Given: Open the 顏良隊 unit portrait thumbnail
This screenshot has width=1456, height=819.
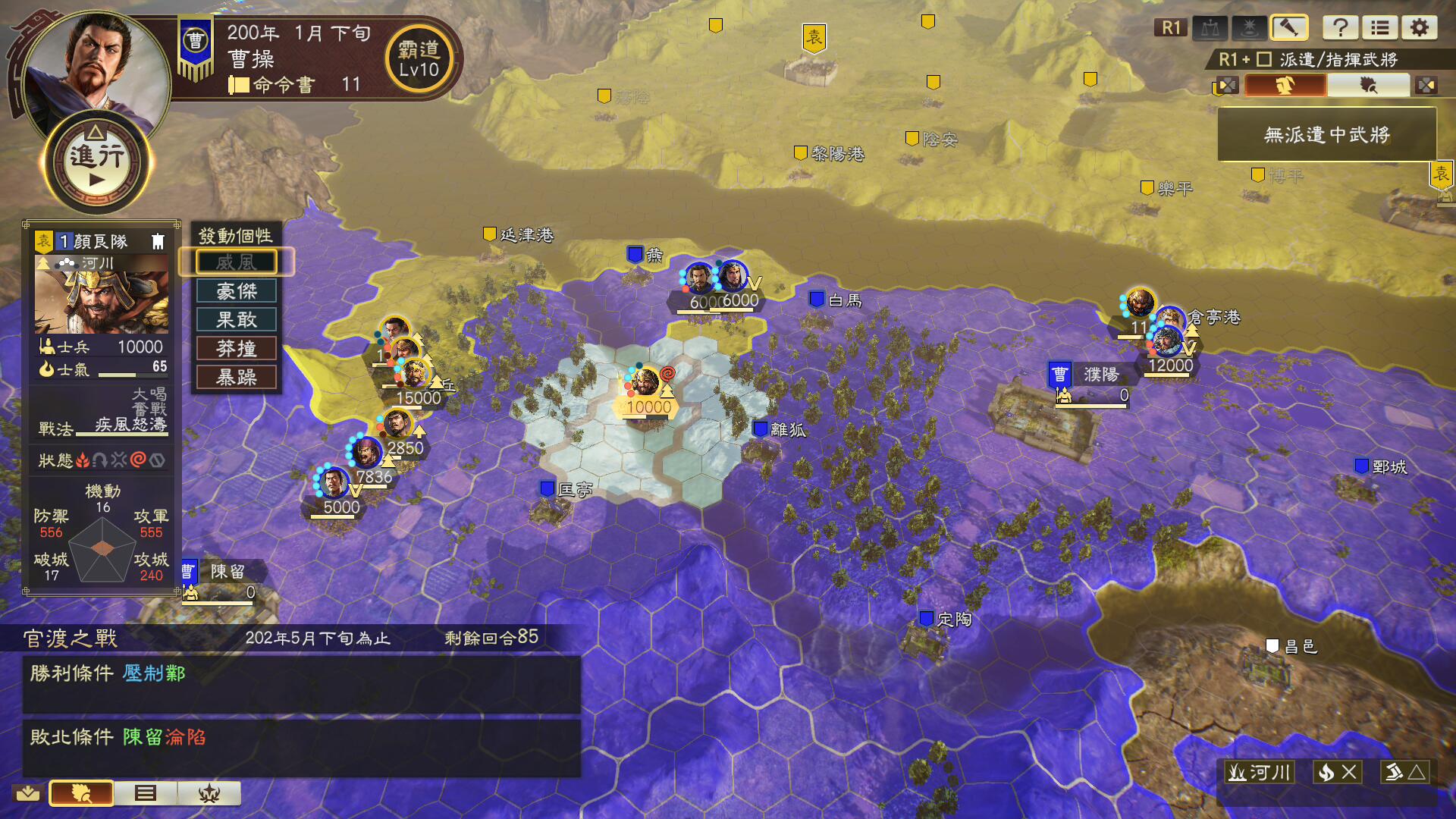Looking at the screenshot, I should click(x=102, y=296).
